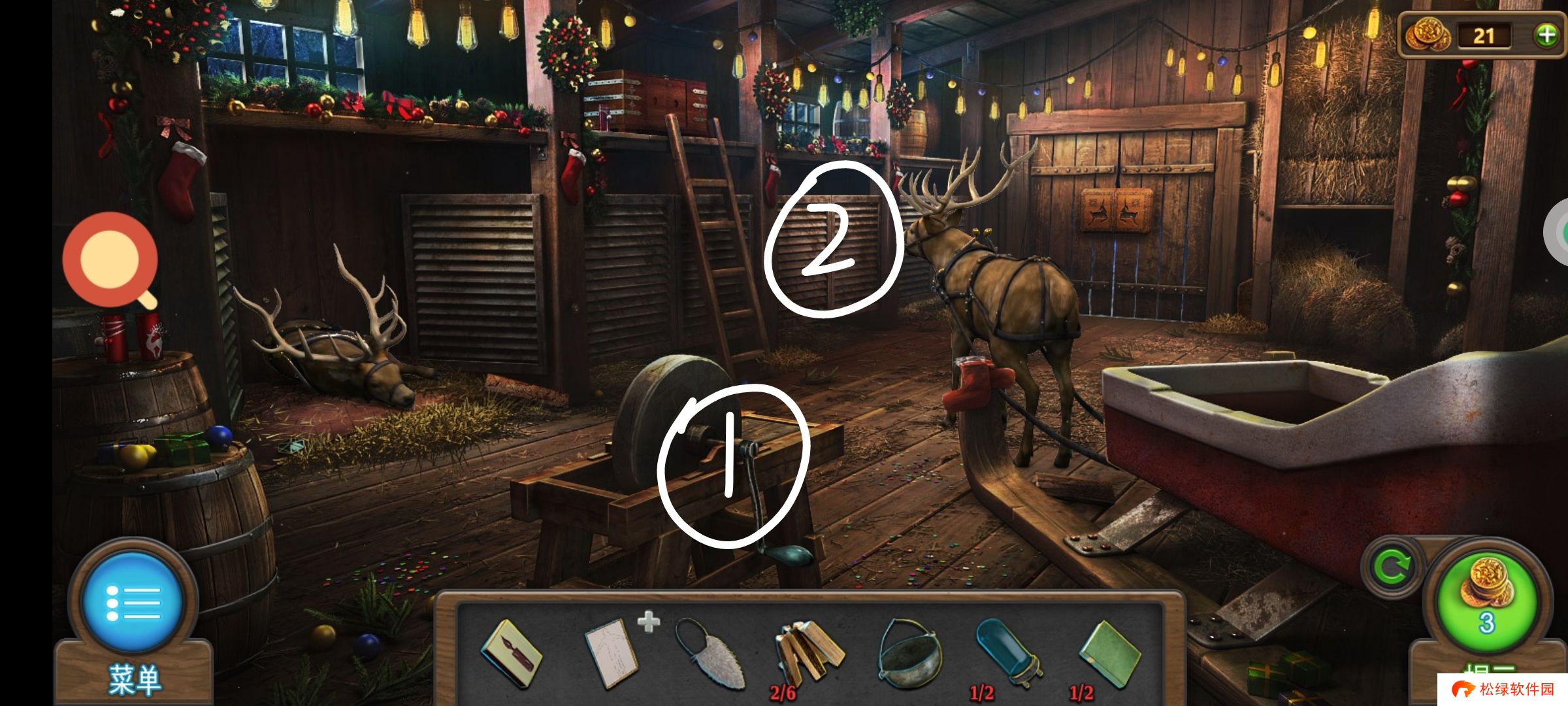Screen dimensions: 1568x706
Task: Choose the firewood bundle inventory slot
Action: tap(808, 654)
